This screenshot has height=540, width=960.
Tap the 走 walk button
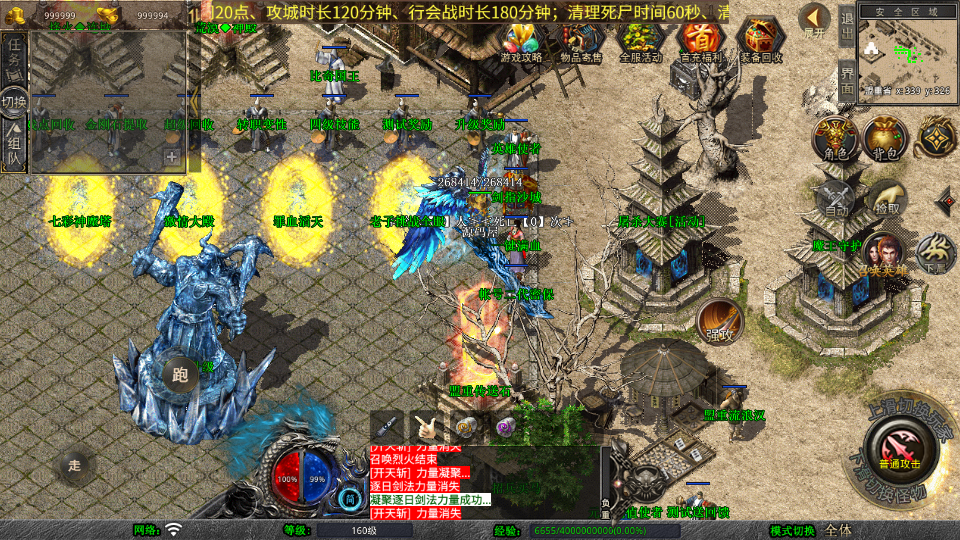74,465
